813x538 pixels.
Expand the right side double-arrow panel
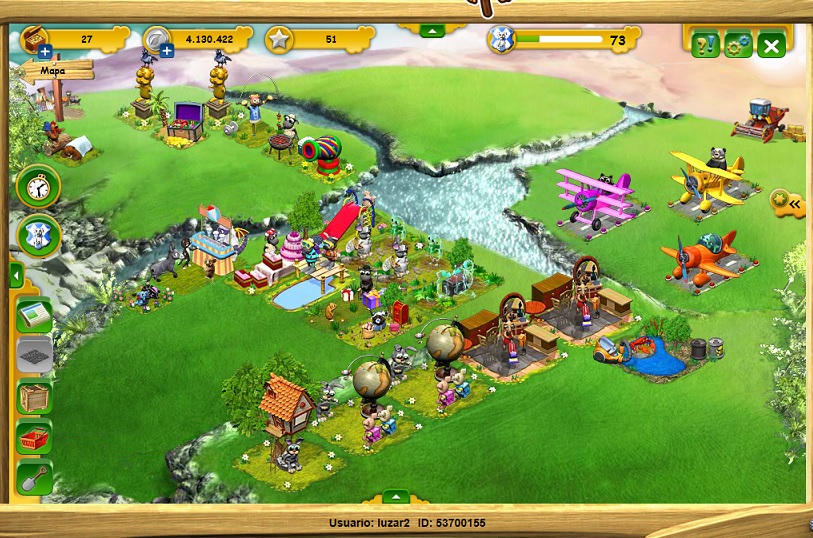(x=790, y=203)
